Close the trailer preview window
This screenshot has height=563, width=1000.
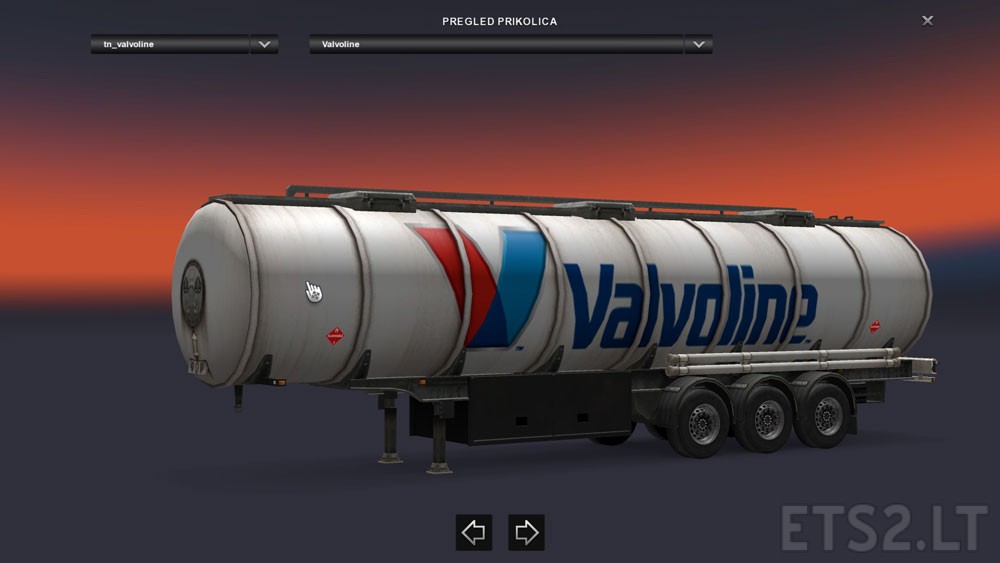click(x=928, y=20)
